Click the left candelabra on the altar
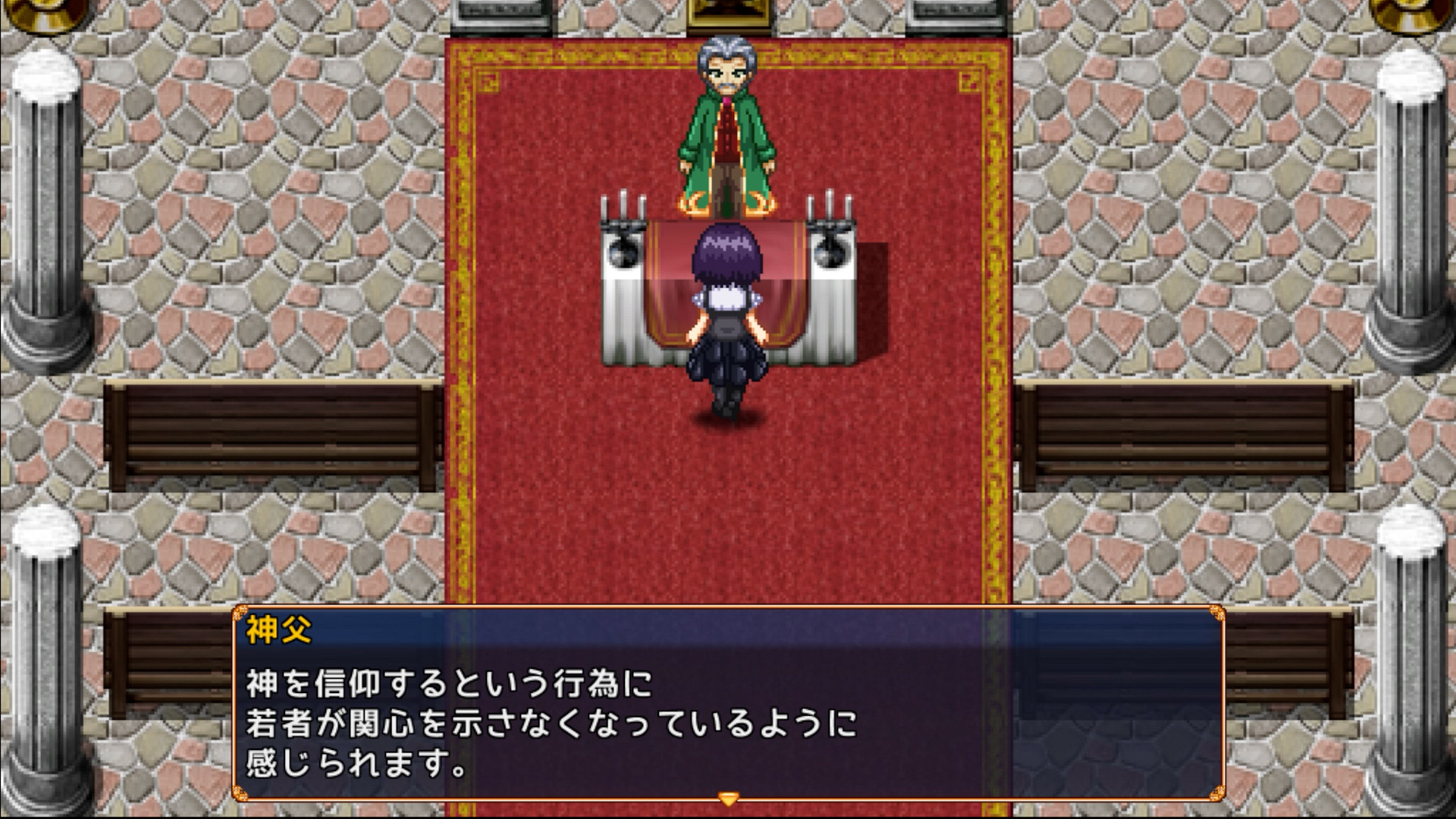 coord(622,227)
